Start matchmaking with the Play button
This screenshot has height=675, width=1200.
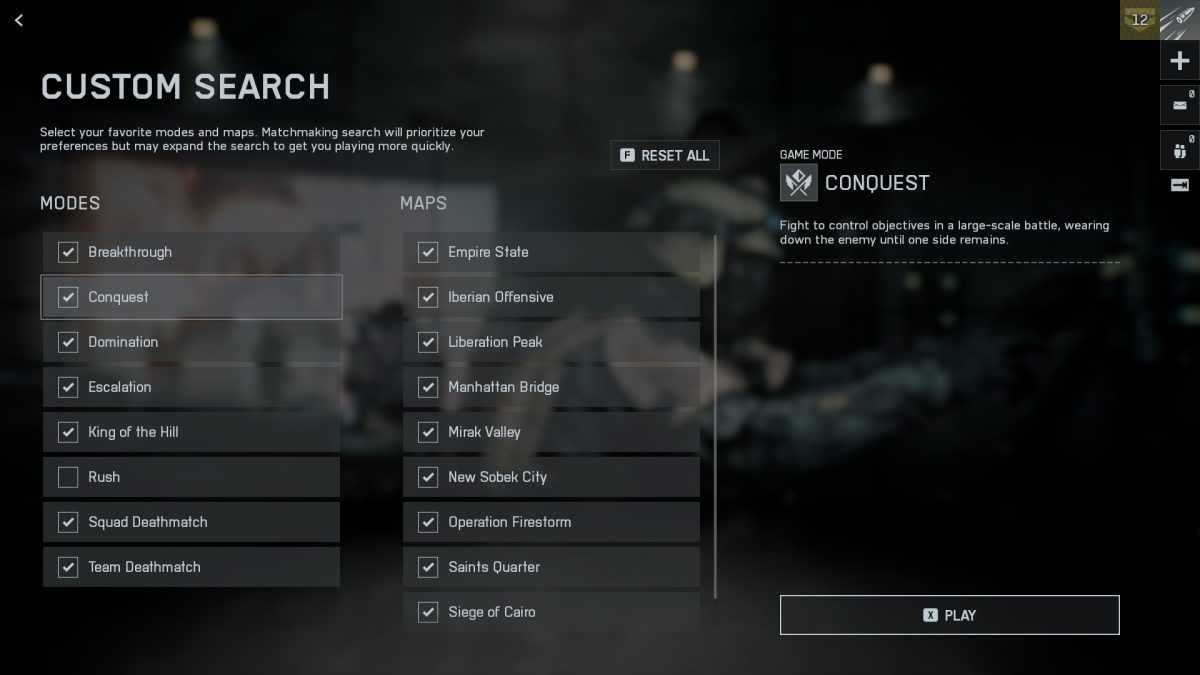click(x=949, y=615)
